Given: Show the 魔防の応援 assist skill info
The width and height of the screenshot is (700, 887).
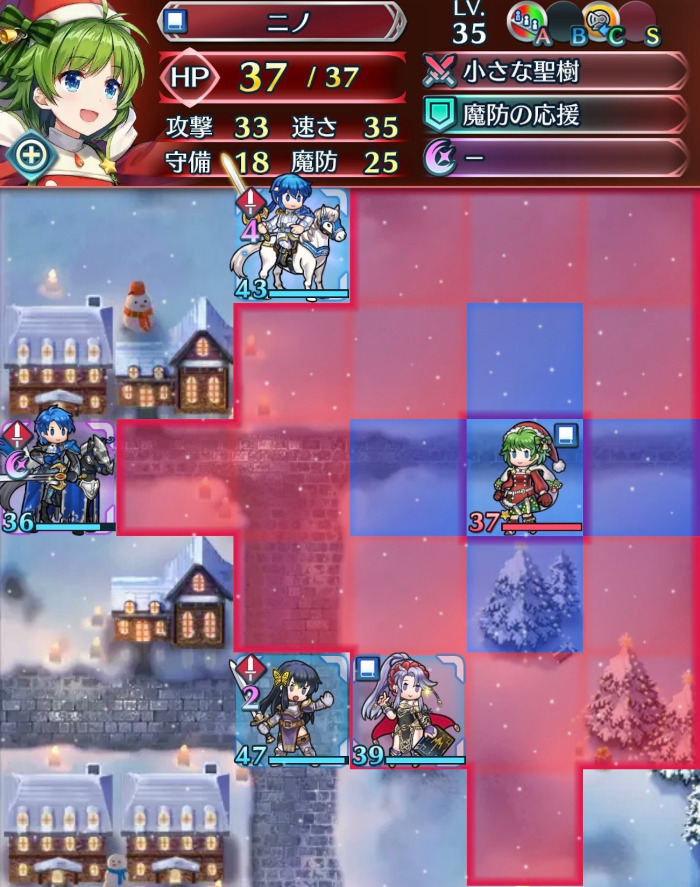Looking at the screenshot, I should coord(555,115).
